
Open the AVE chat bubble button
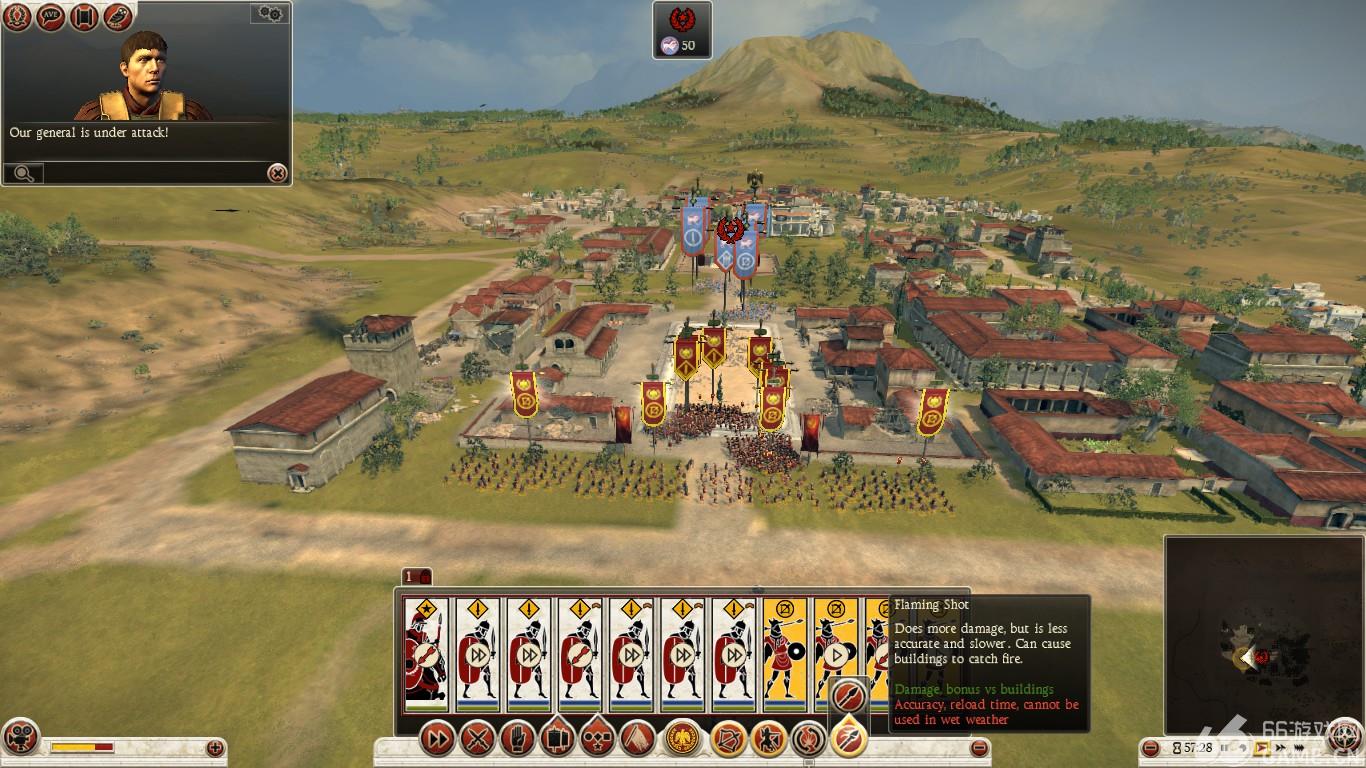coord(50,17)
